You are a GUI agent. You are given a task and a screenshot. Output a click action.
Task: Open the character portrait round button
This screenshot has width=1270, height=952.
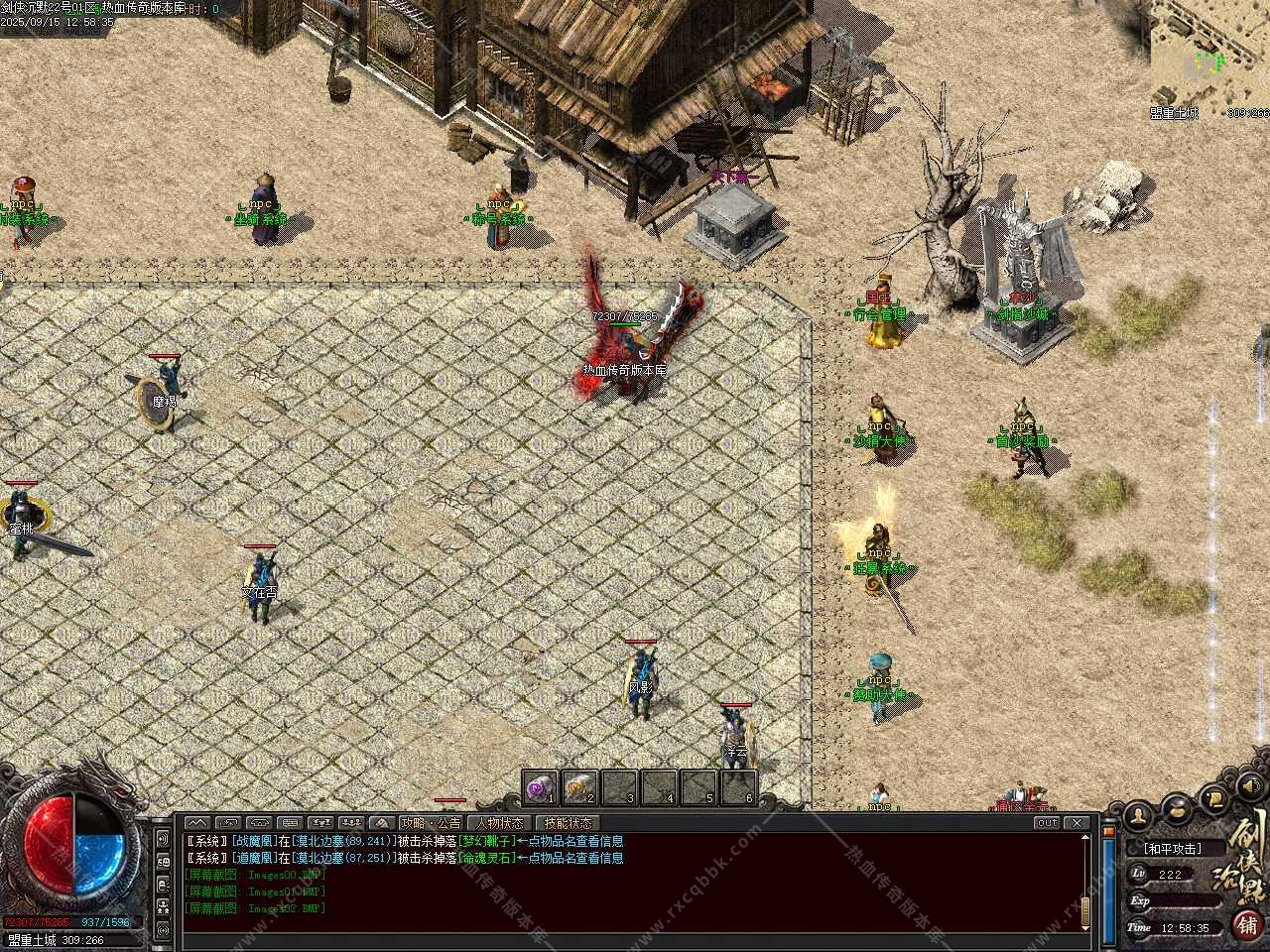click(x=1138, y=814)
